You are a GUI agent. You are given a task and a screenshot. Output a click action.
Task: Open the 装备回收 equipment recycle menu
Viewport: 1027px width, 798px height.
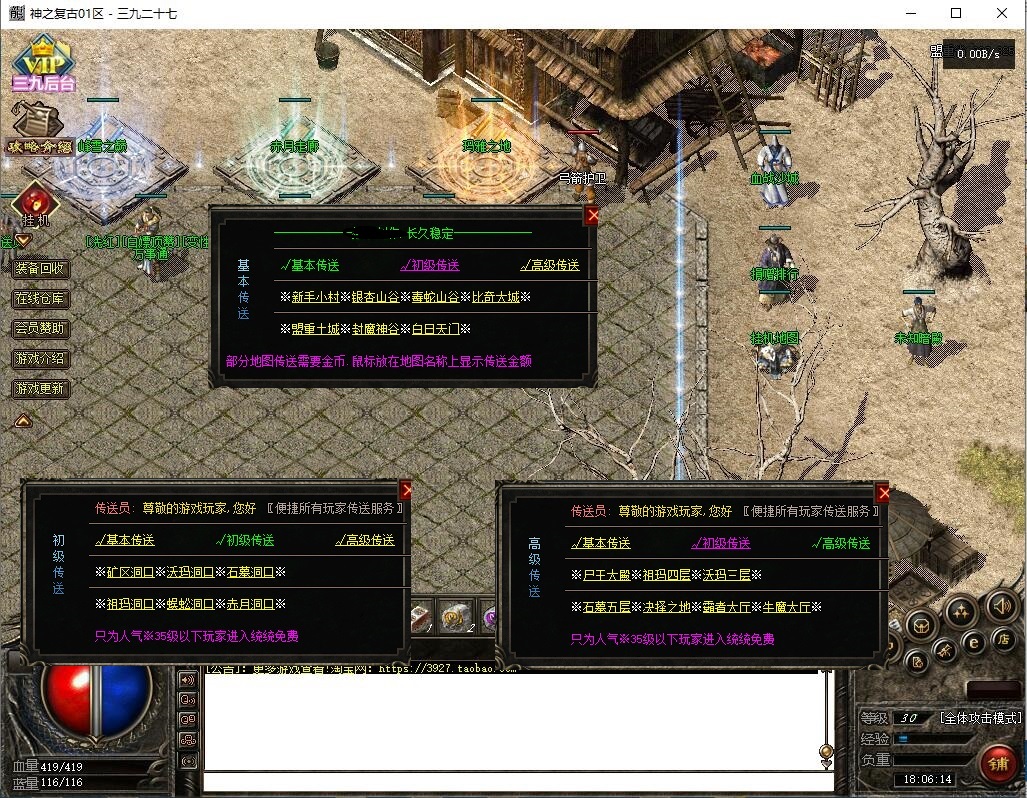(x=40, y=268)
